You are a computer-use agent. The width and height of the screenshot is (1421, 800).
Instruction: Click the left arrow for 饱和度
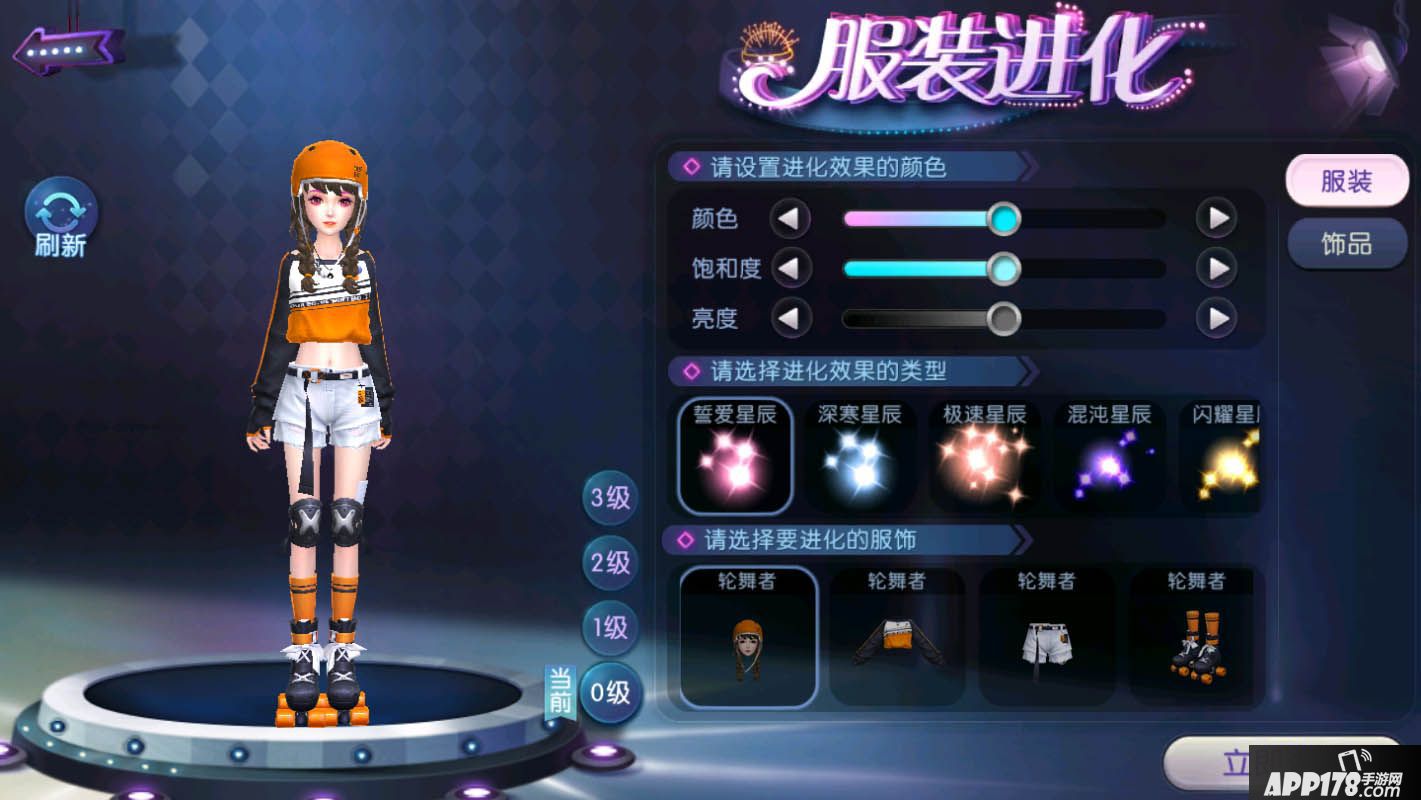[791, 268]
